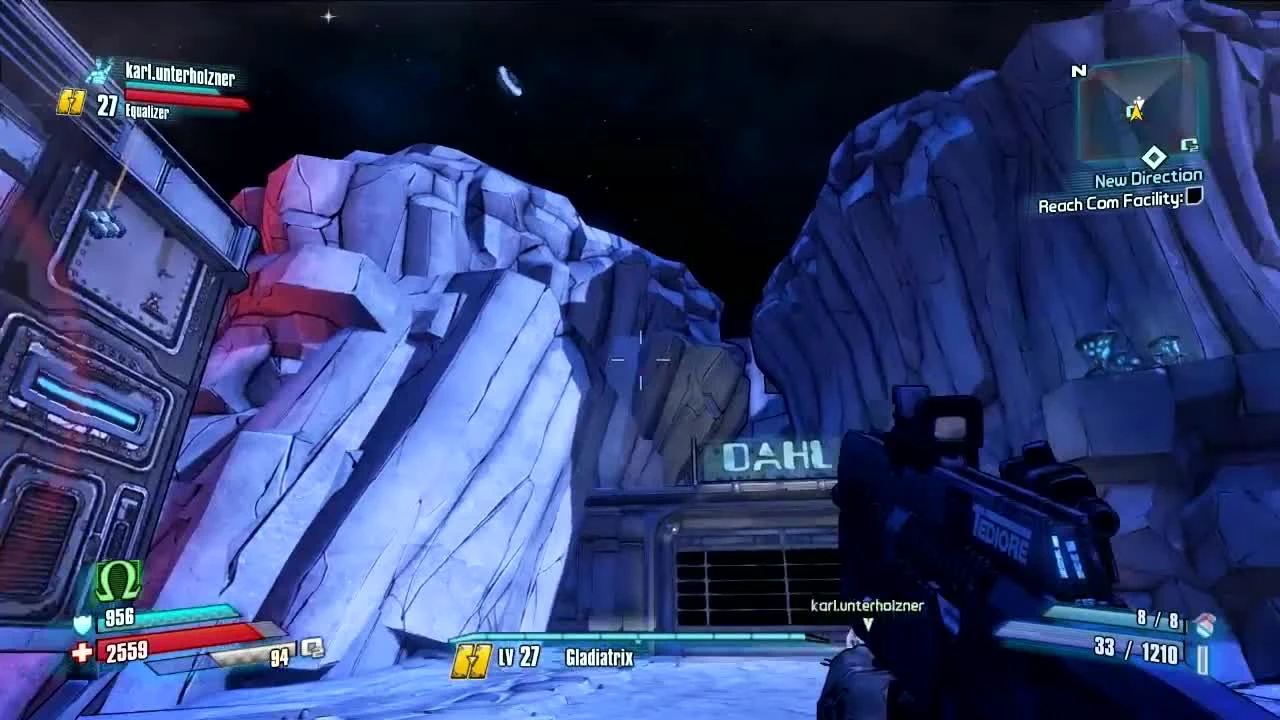
Task: Select the Equalizer badge under the health bar
Action: click(x=146, y=113)
